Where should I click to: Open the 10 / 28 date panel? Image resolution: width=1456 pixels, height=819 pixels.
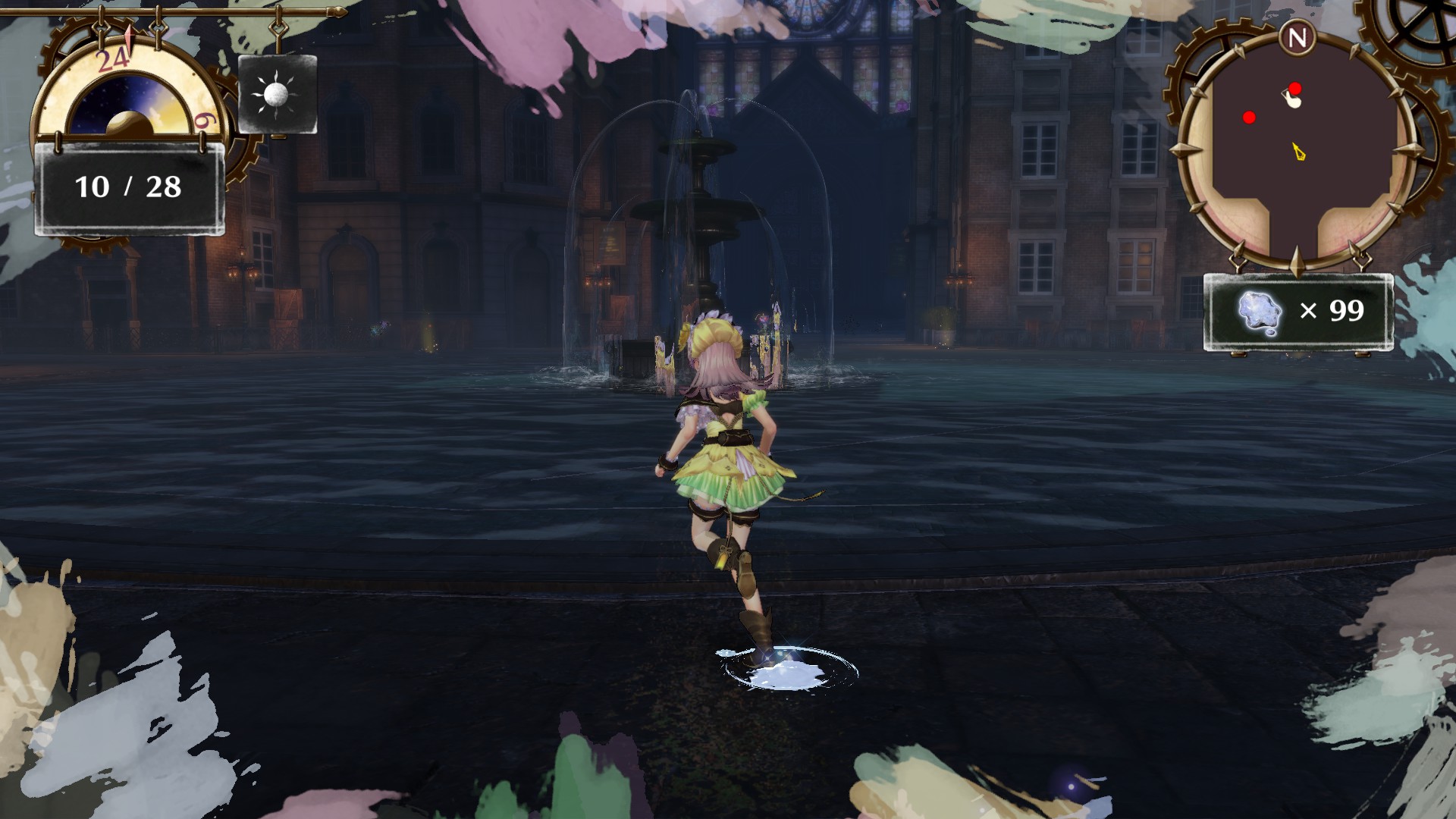coord(127,186)
